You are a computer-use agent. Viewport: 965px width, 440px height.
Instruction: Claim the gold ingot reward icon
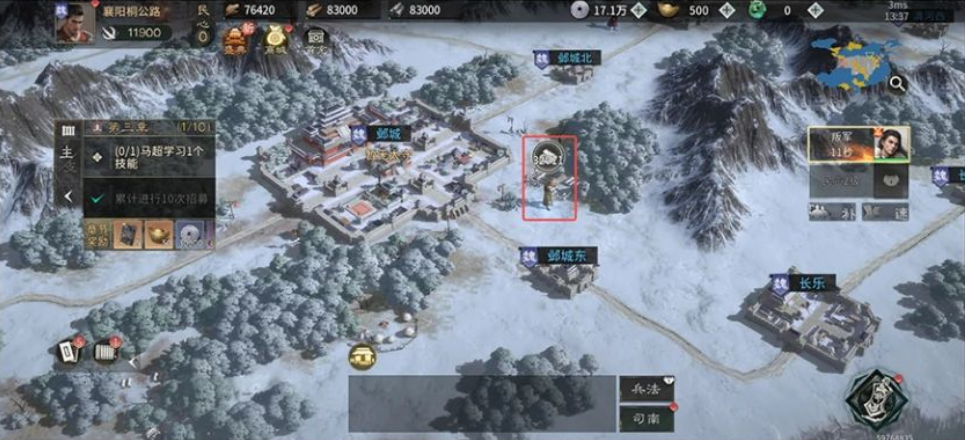(159, 233)
